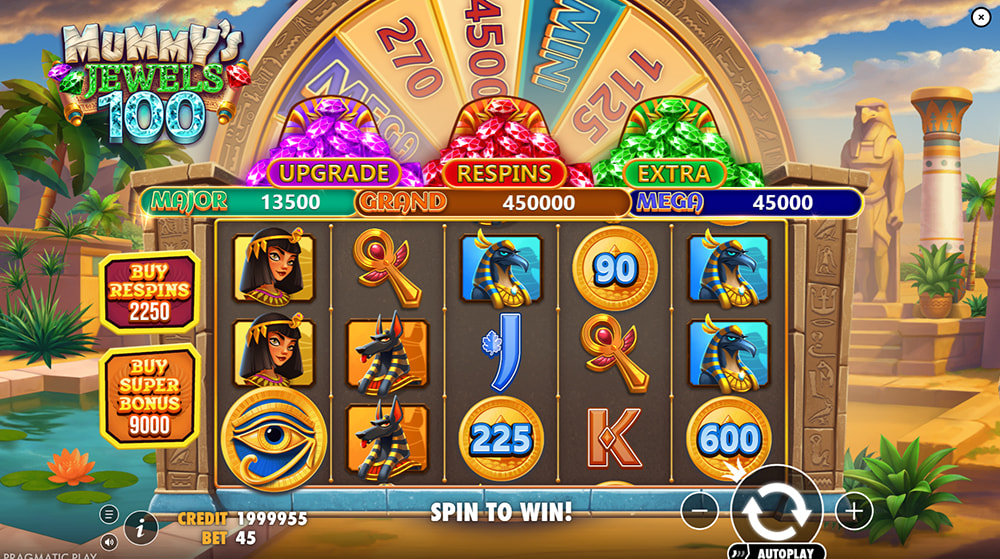Open the hamburger menu
Screen dimensions: 1000x559
(108, 515)
